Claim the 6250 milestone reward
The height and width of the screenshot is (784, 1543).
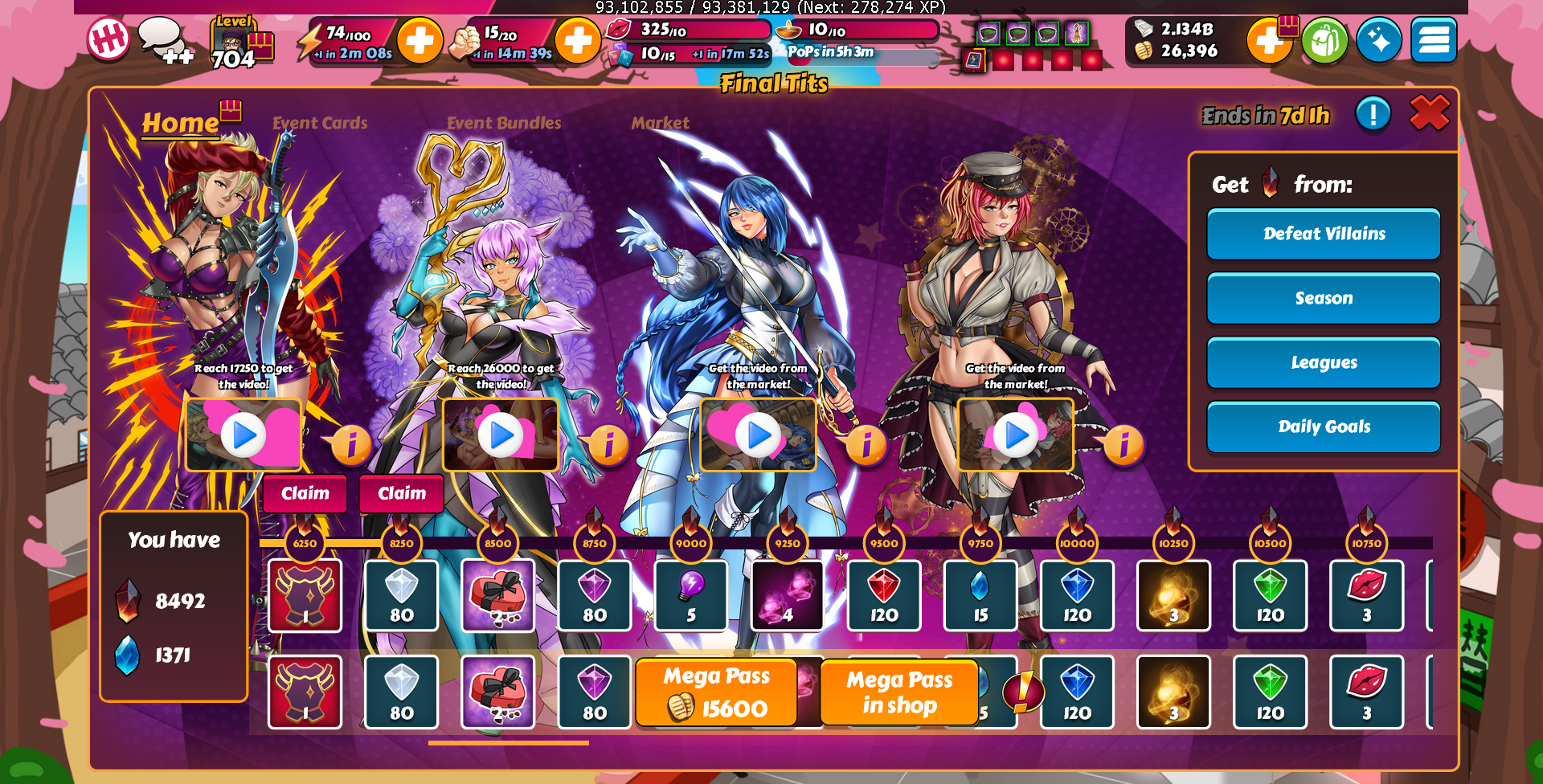(x=305, y=493)
